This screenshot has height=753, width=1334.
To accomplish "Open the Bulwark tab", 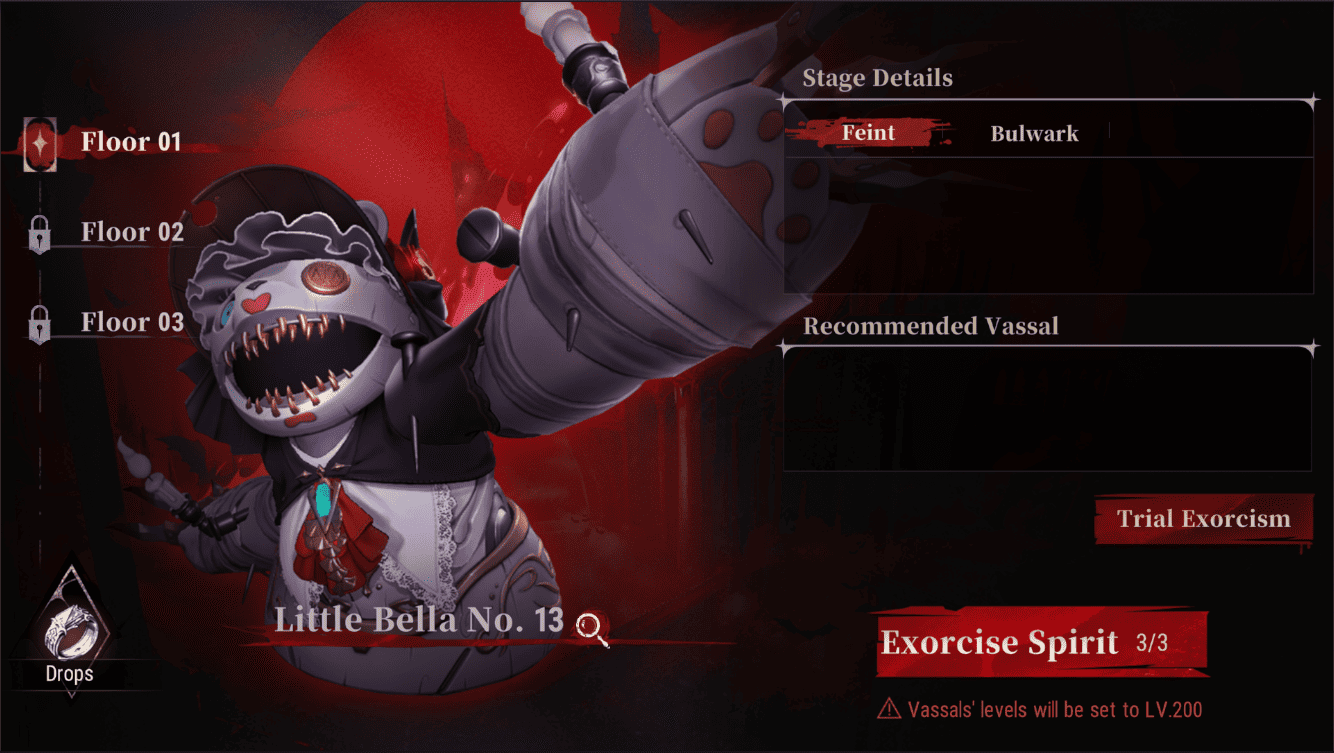I will tap(1034, 134).
